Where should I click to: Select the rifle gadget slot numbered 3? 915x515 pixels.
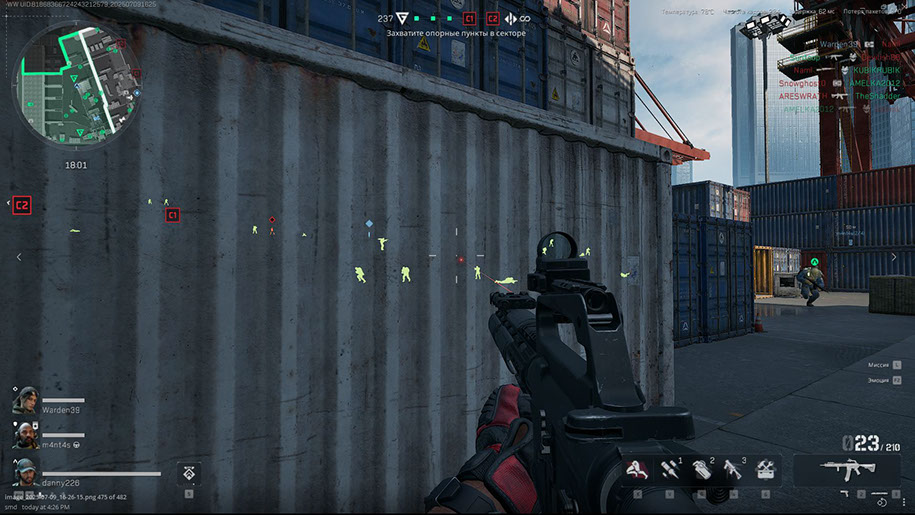tap(733, 470)
